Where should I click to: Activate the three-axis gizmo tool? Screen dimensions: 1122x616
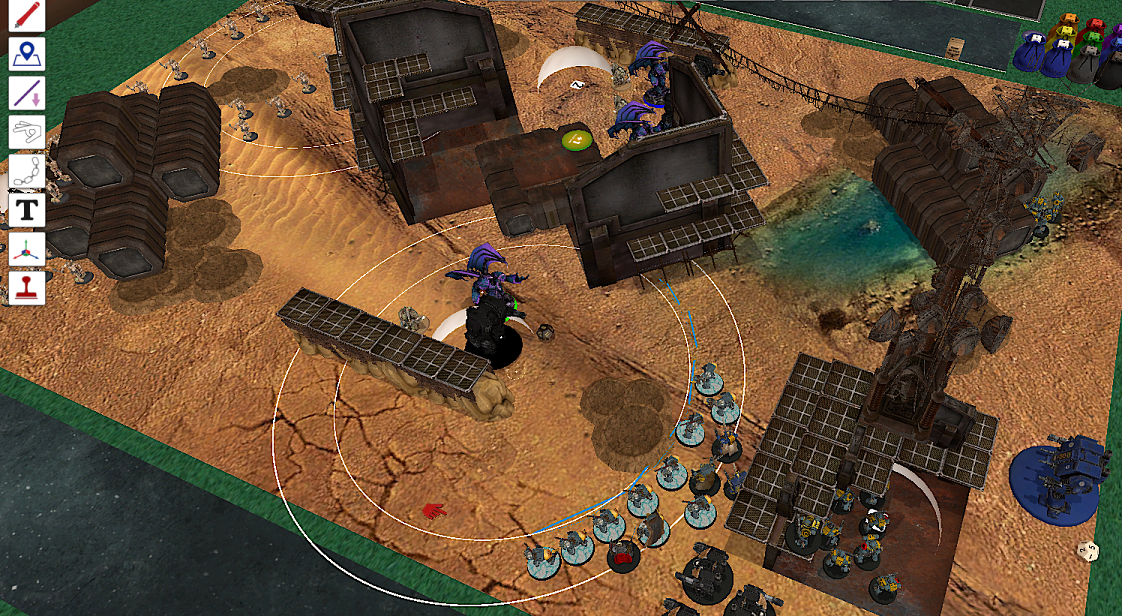click(27, 249)
